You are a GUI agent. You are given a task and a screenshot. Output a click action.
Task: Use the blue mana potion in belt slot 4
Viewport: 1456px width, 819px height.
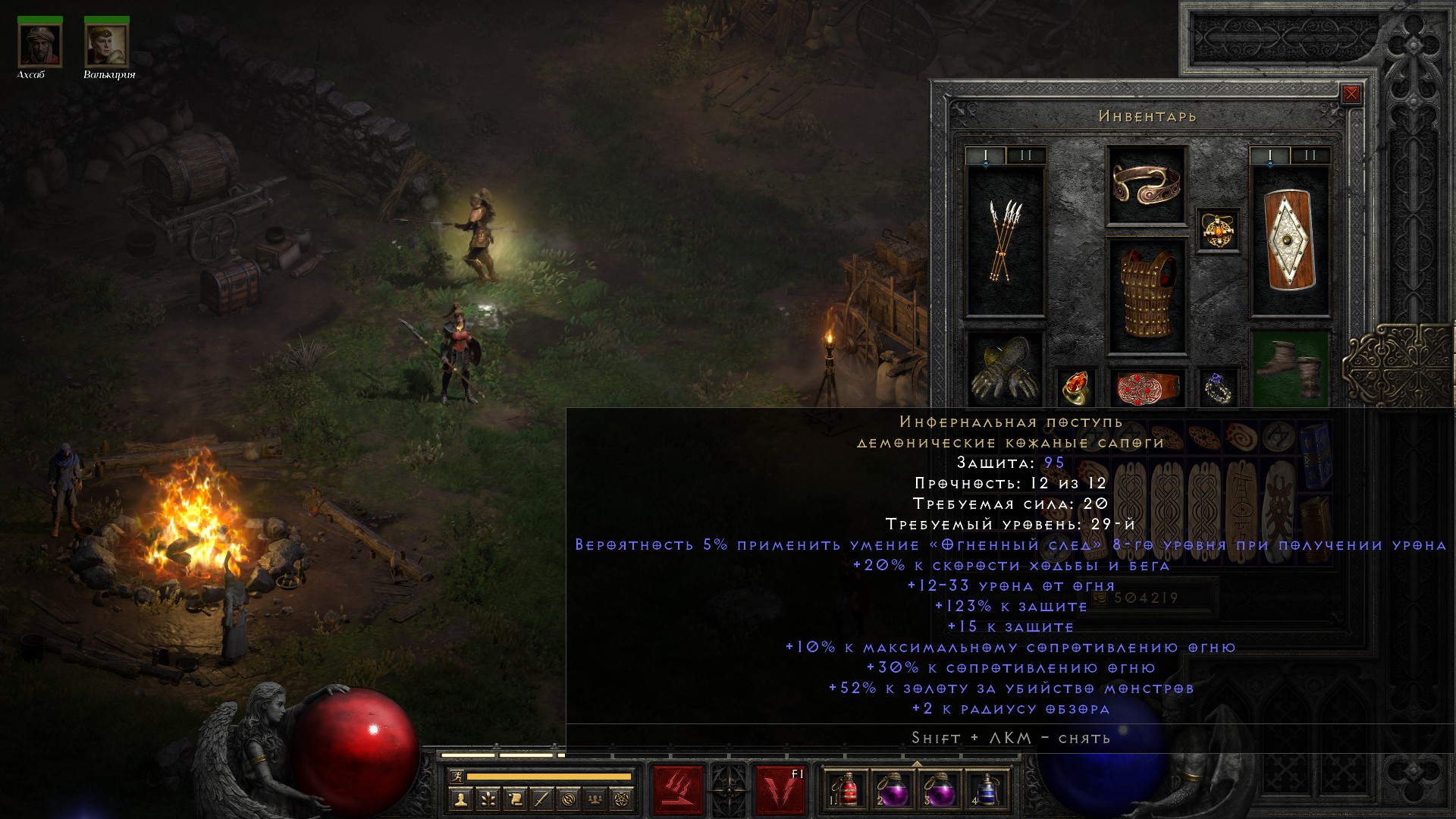click(986, 790)
